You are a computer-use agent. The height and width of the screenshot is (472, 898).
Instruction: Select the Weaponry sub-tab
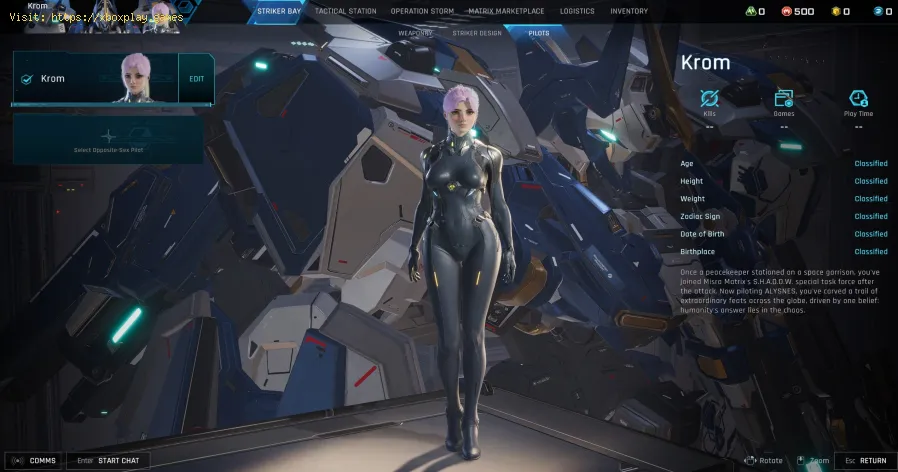click(415, 33)
